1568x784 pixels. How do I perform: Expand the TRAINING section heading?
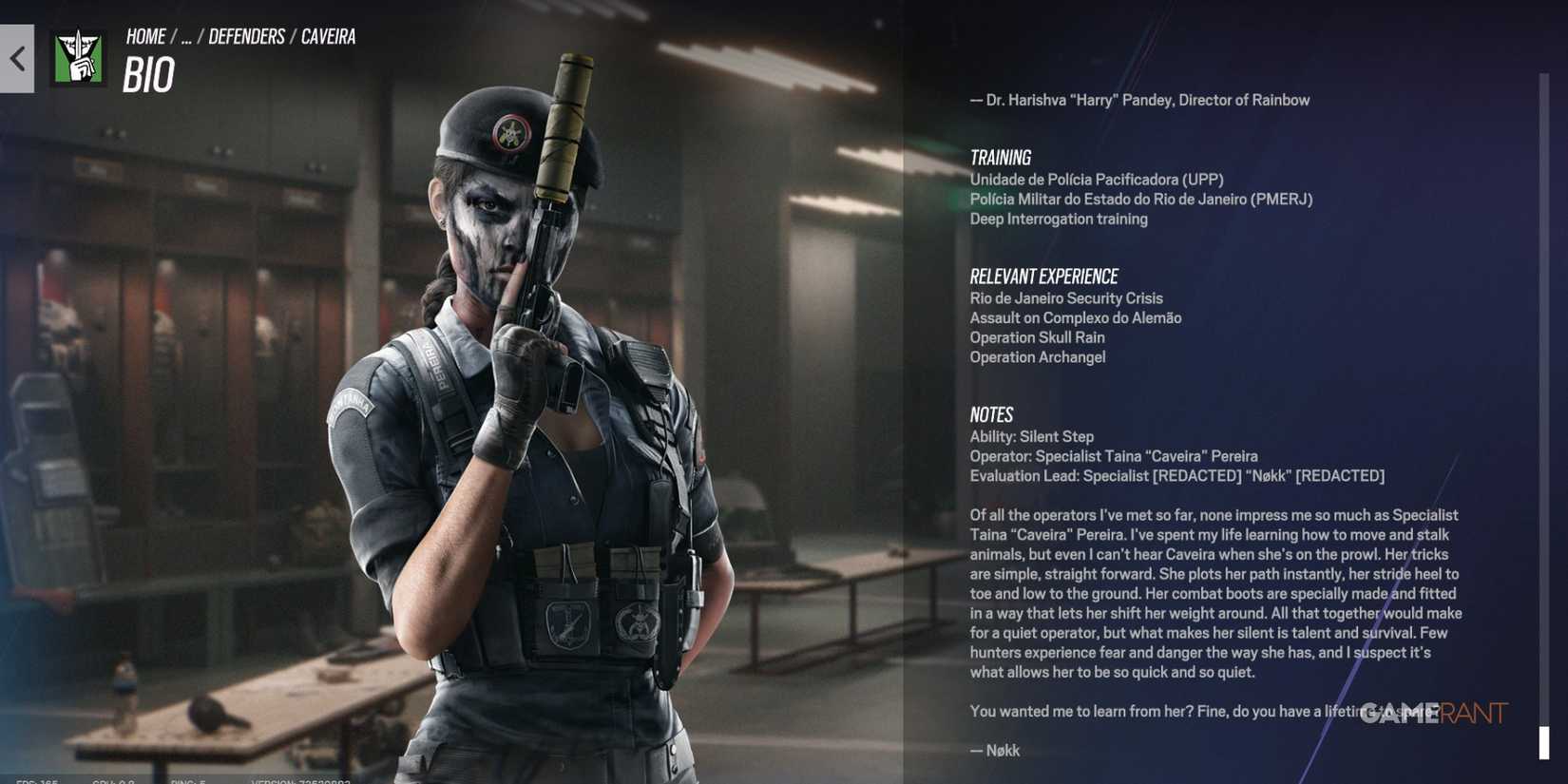point(1000,157)
